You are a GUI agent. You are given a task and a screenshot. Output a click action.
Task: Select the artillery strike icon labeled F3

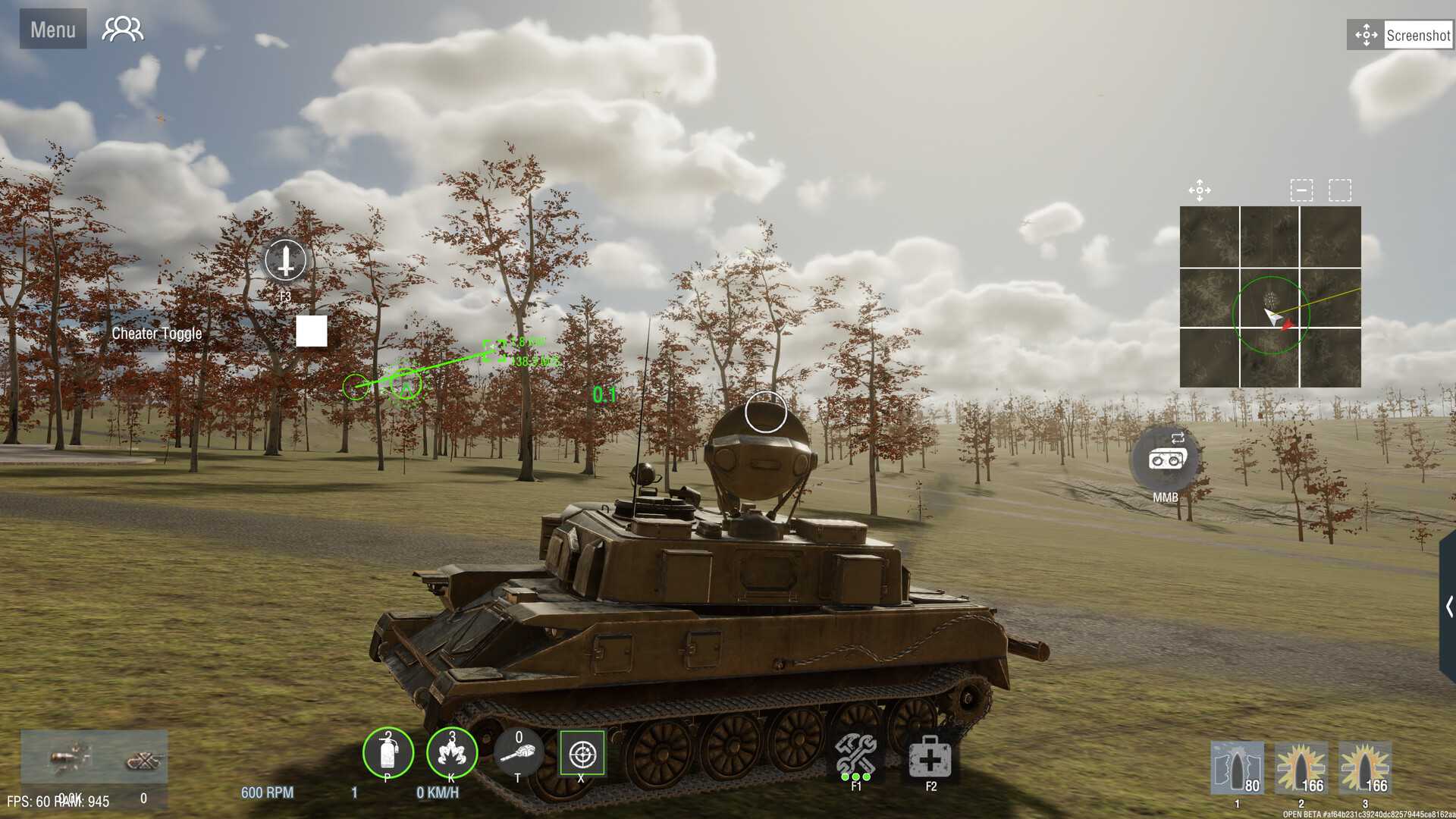tap(284, 262)
